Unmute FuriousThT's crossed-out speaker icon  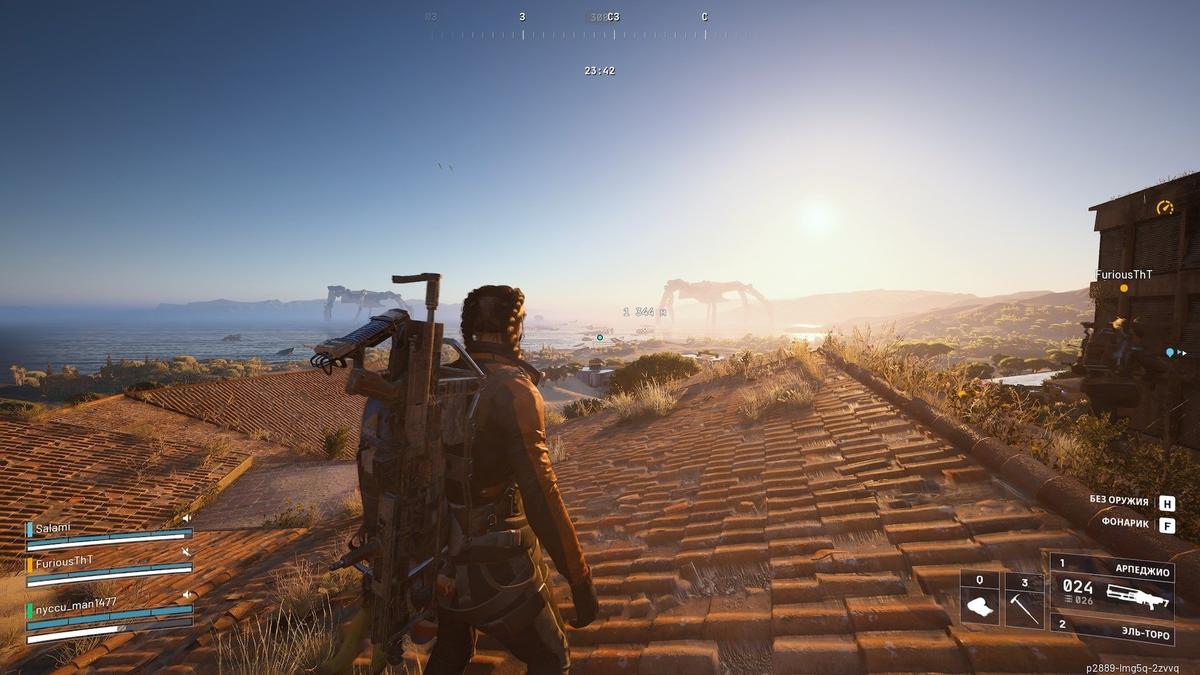[186, 552]
